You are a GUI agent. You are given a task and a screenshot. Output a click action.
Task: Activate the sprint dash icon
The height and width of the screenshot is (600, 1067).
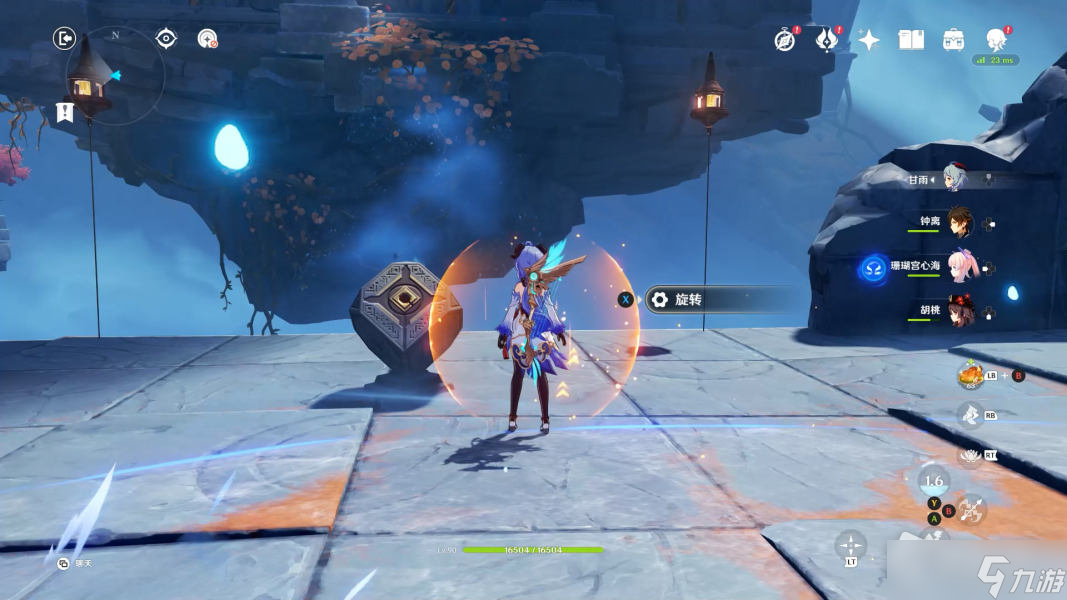point(968,414)
